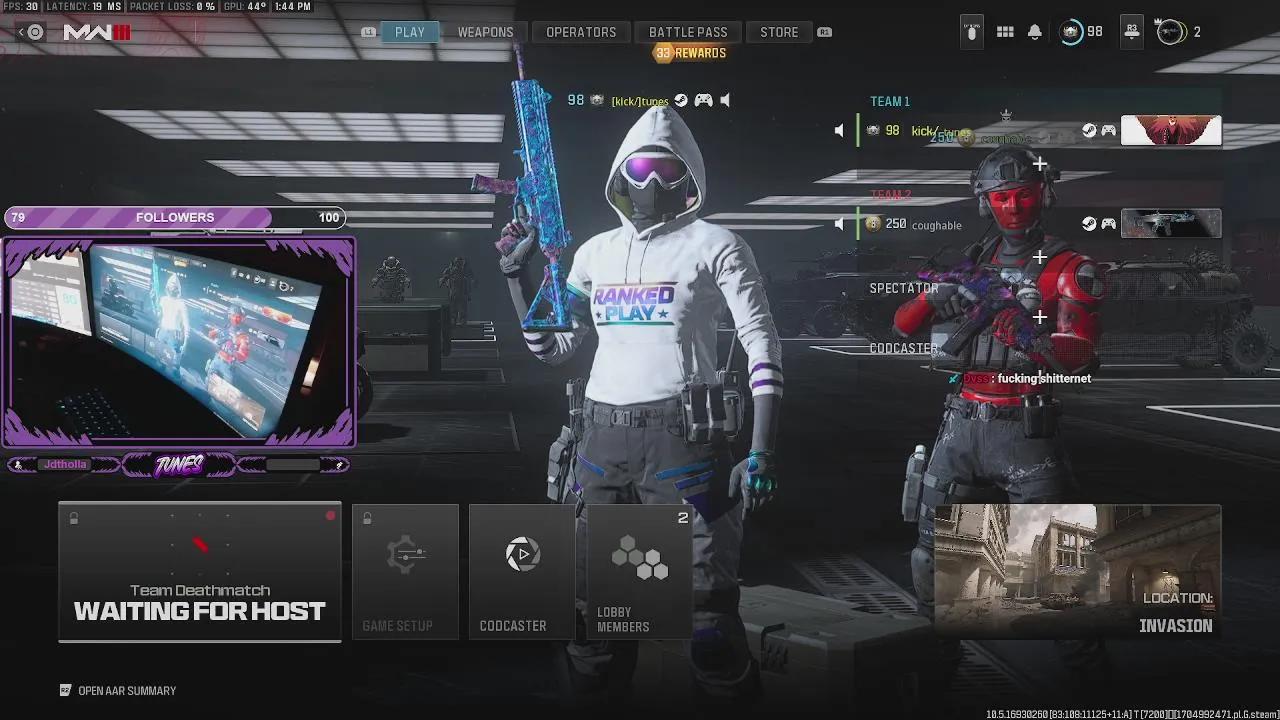Viewport: 1280px width, 720px height.
Task: Click the back chevron at top left
Action: click(x=20, y=31)
